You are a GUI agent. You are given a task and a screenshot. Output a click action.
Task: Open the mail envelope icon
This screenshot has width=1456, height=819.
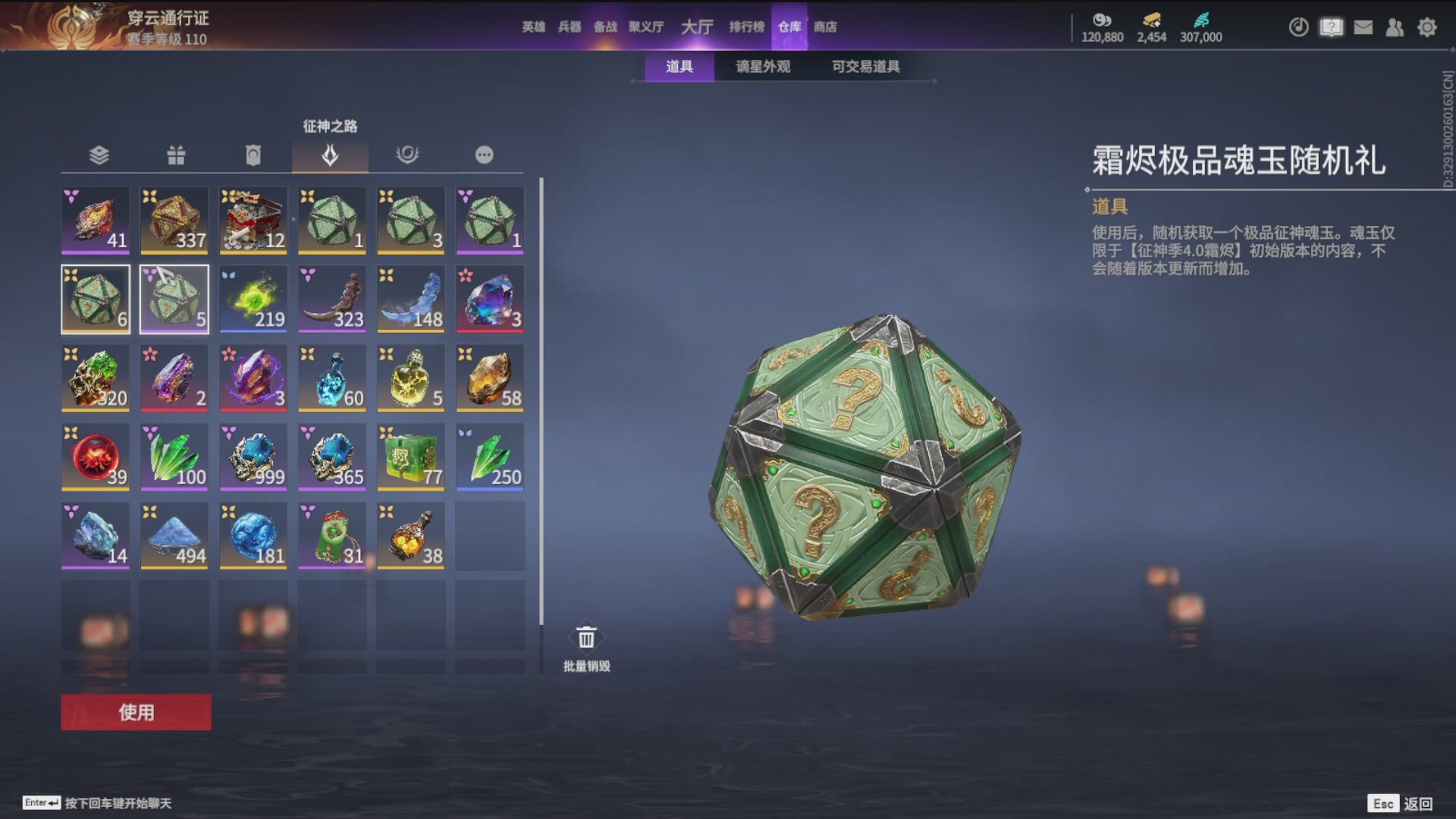tap(1363, 27)
